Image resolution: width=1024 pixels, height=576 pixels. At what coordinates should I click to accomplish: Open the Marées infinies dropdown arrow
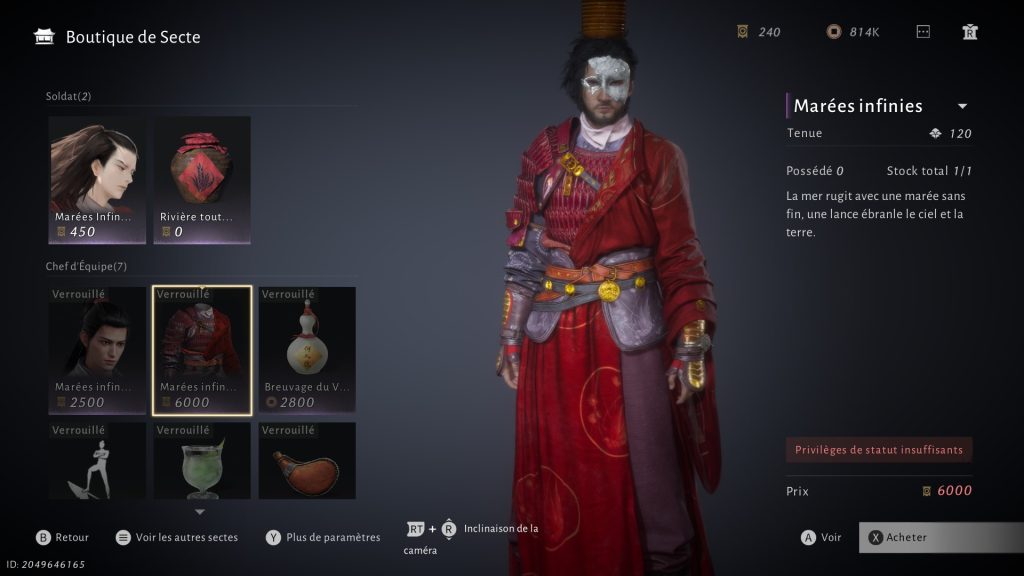[962, 106]
